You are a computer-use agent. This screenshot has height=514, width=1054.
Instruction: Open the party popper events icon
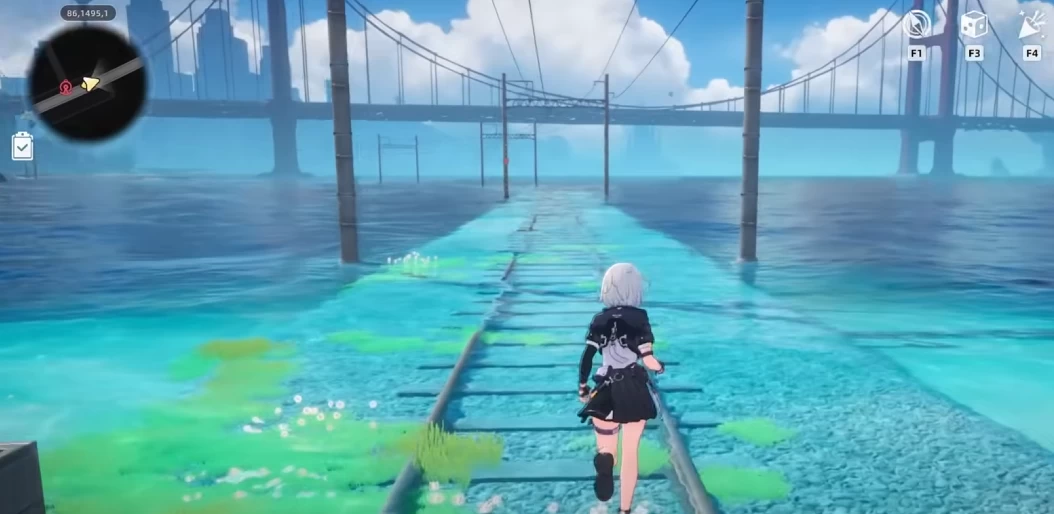click(1032, 24)
